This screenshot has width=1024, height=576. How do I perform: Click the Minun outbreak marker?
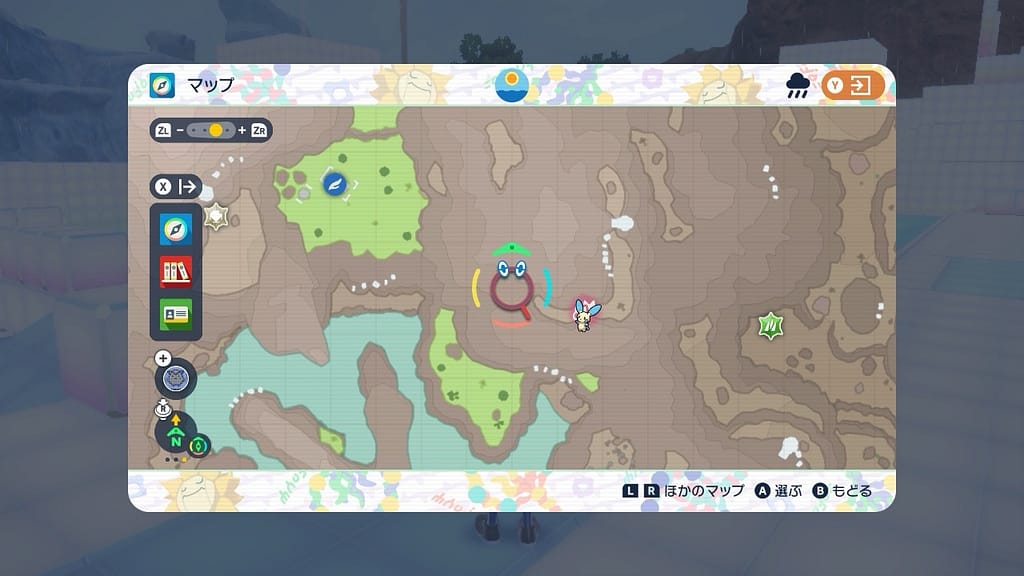584,314
